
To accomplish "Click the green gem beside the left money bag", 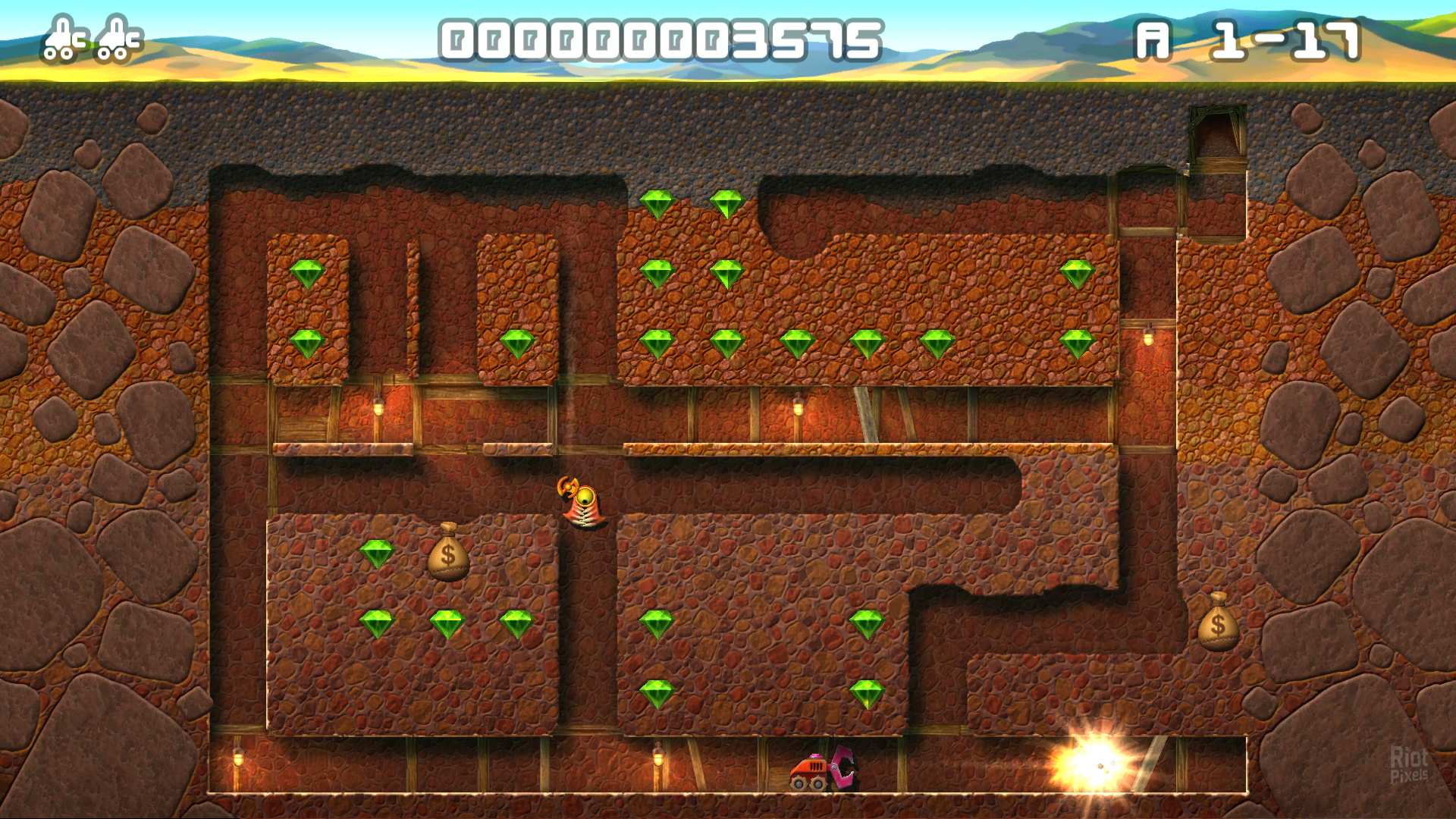I will click(x=379, y=555).
